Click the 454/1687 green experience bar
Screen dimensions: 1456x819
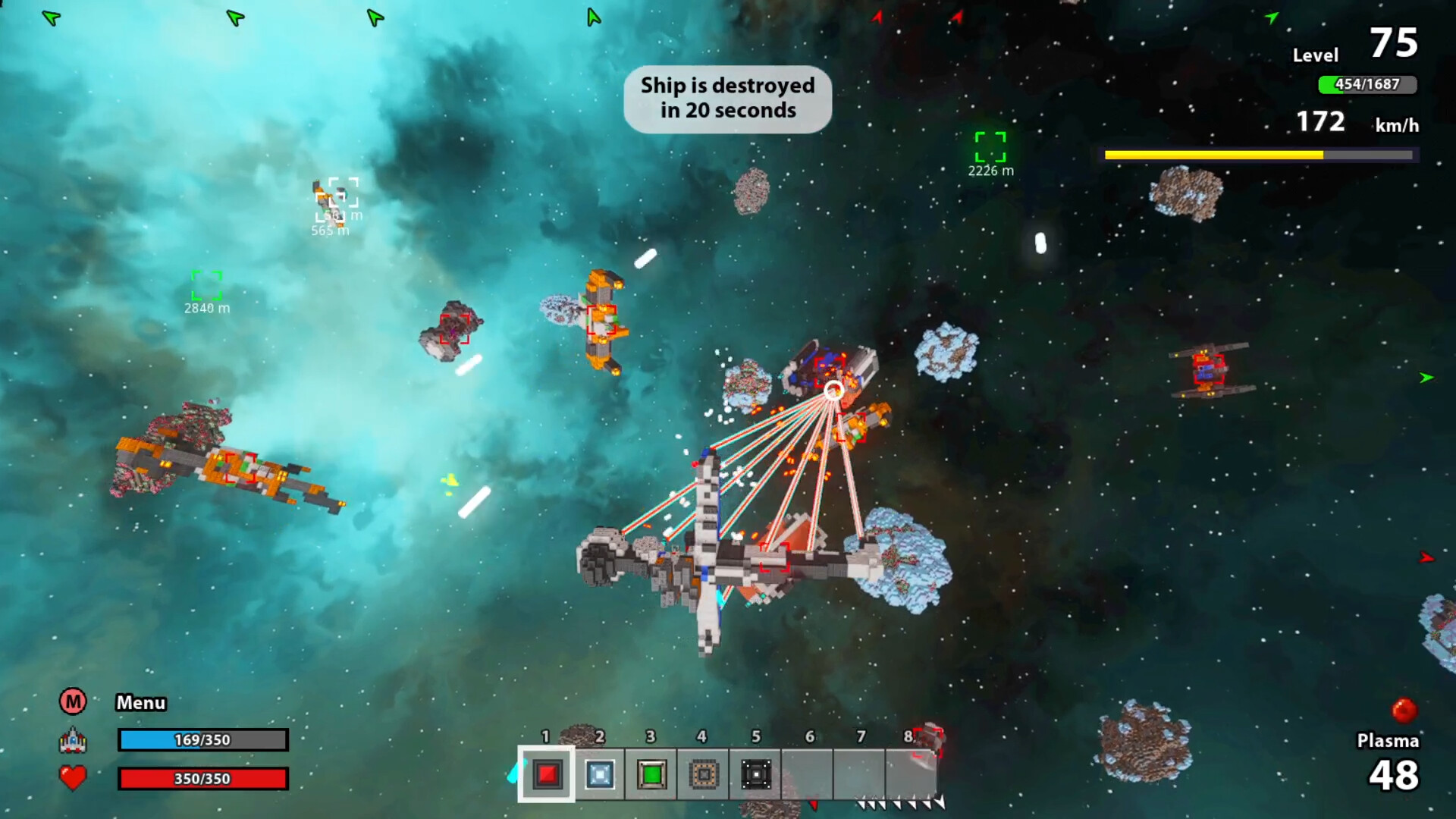pos(1368,86)
